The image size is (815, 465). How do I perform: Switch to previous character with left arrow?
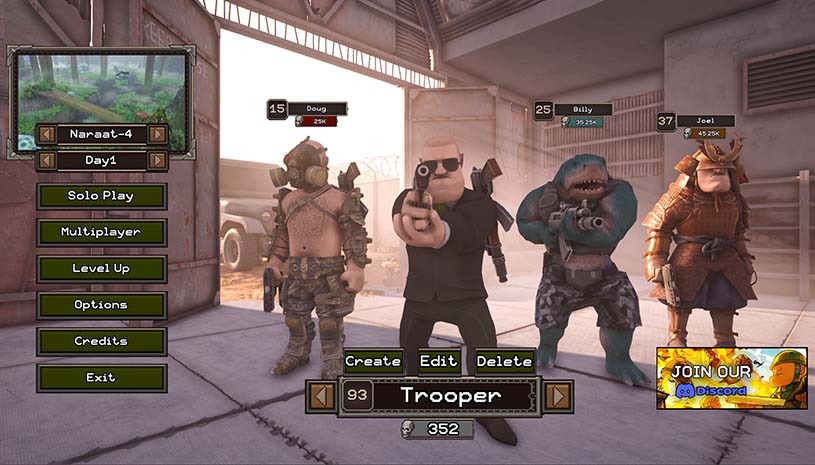click(x=321, y=396)
